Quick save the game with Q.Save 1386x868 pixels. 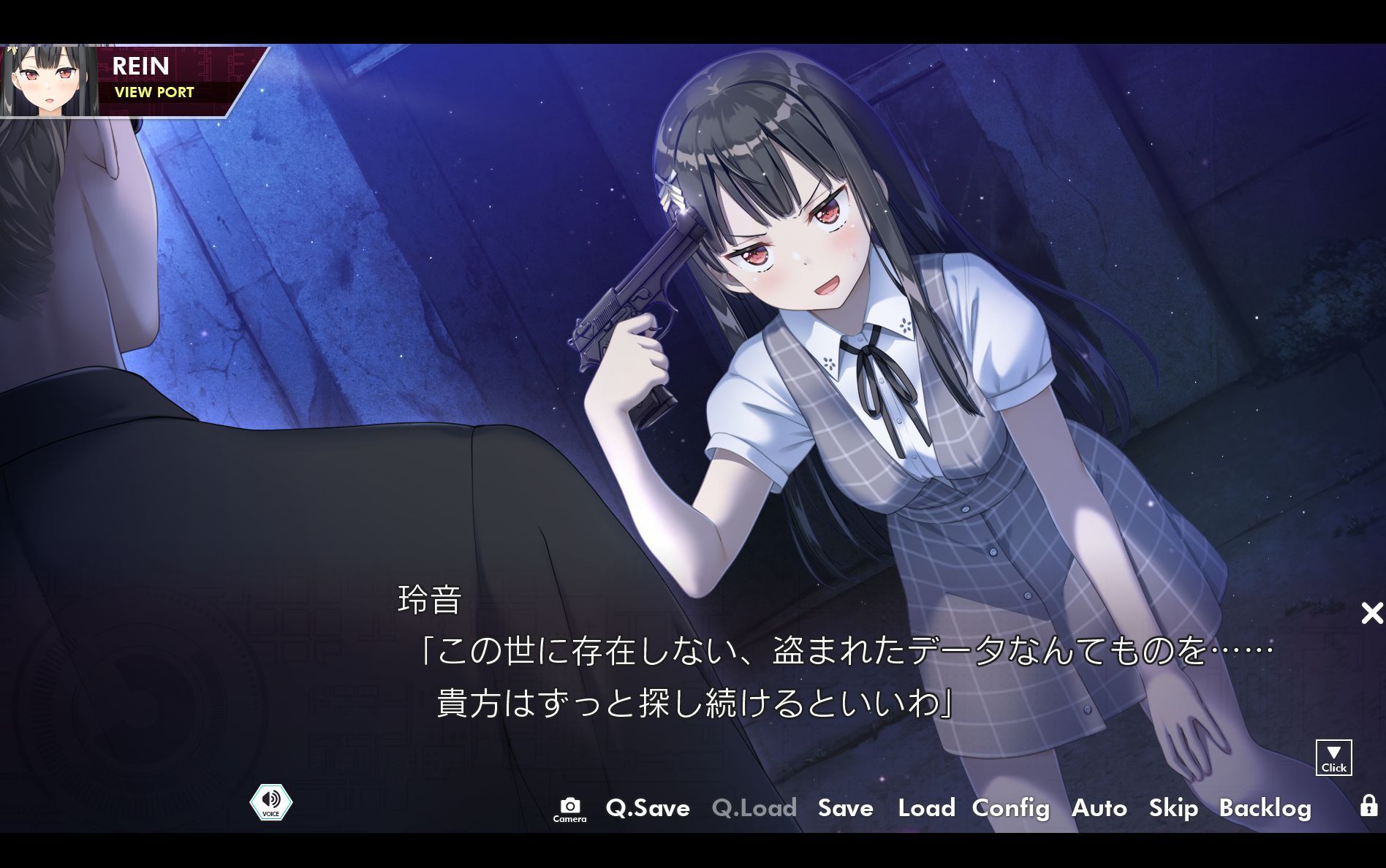[648, 809]
